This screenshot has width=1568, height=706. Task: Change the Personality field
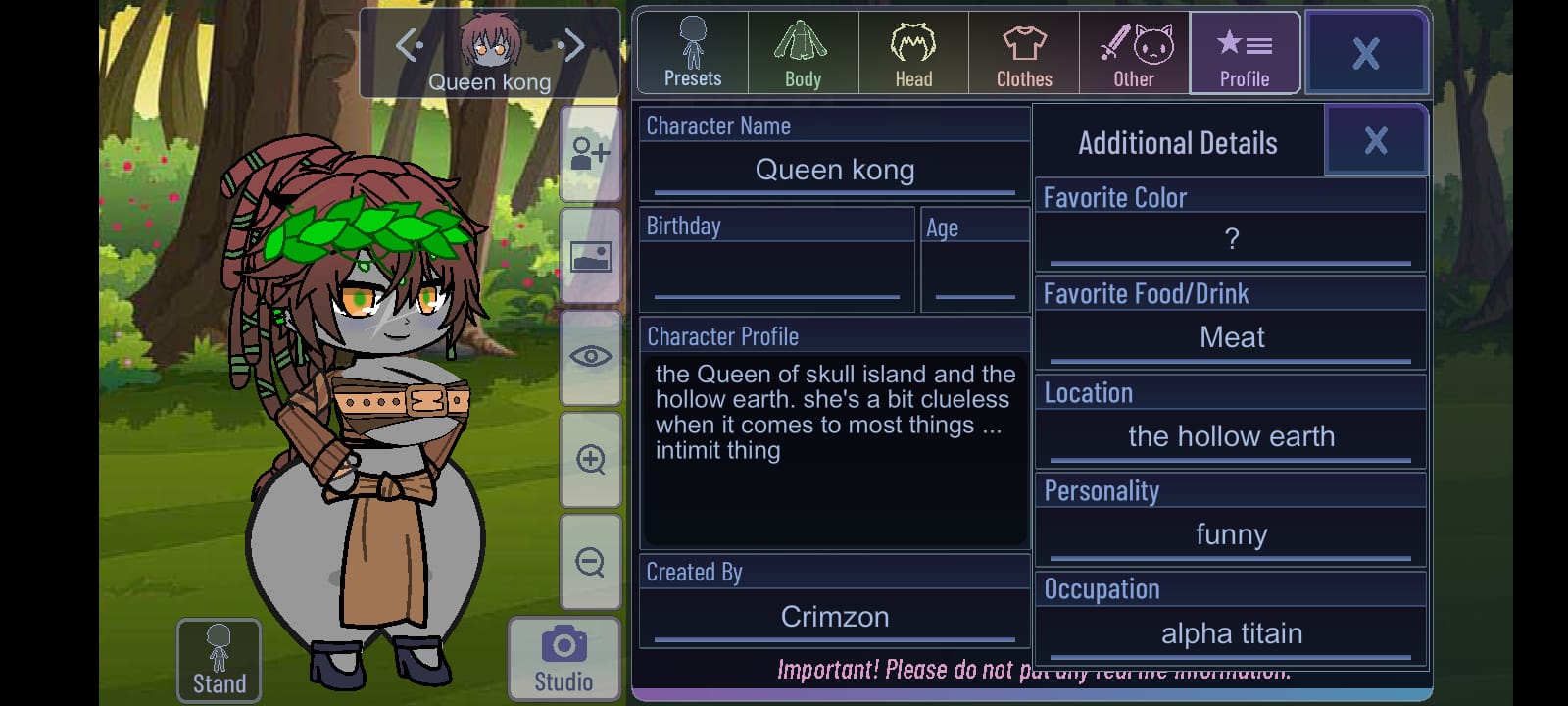coord(1231,534)
